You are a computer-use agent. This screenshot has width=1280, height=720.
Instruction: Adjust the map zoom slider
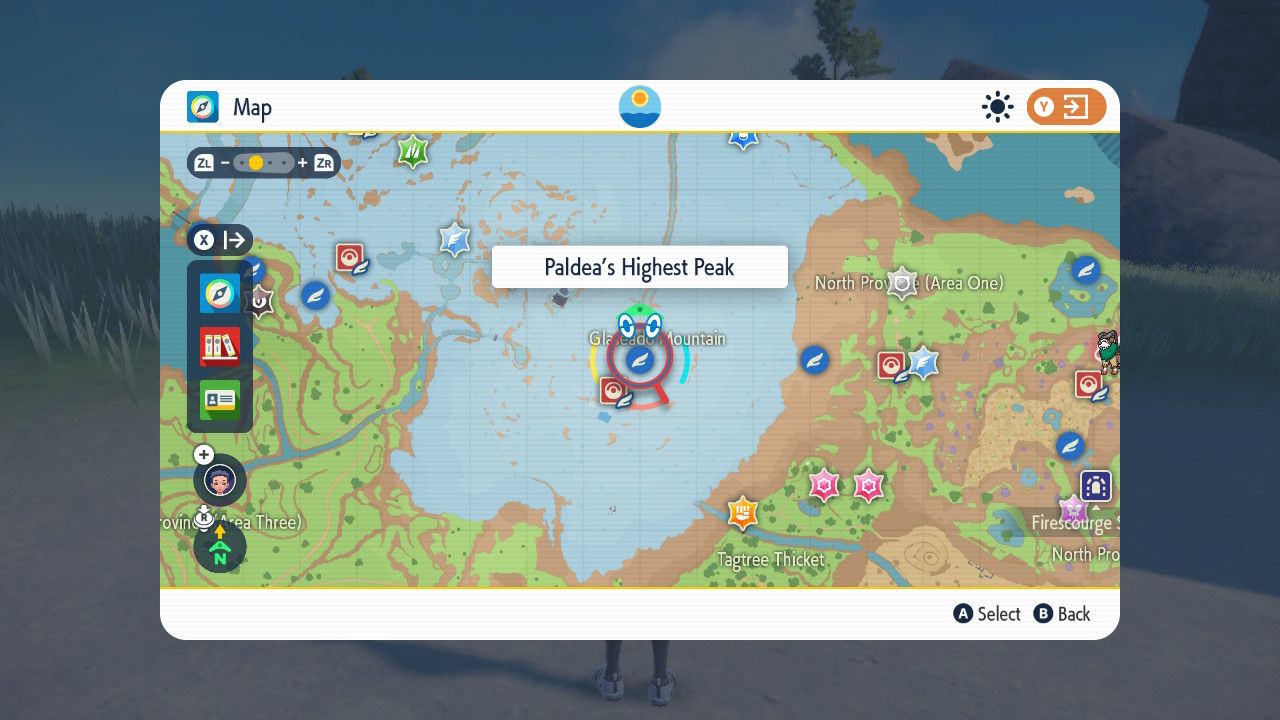[x=262, y=161]
